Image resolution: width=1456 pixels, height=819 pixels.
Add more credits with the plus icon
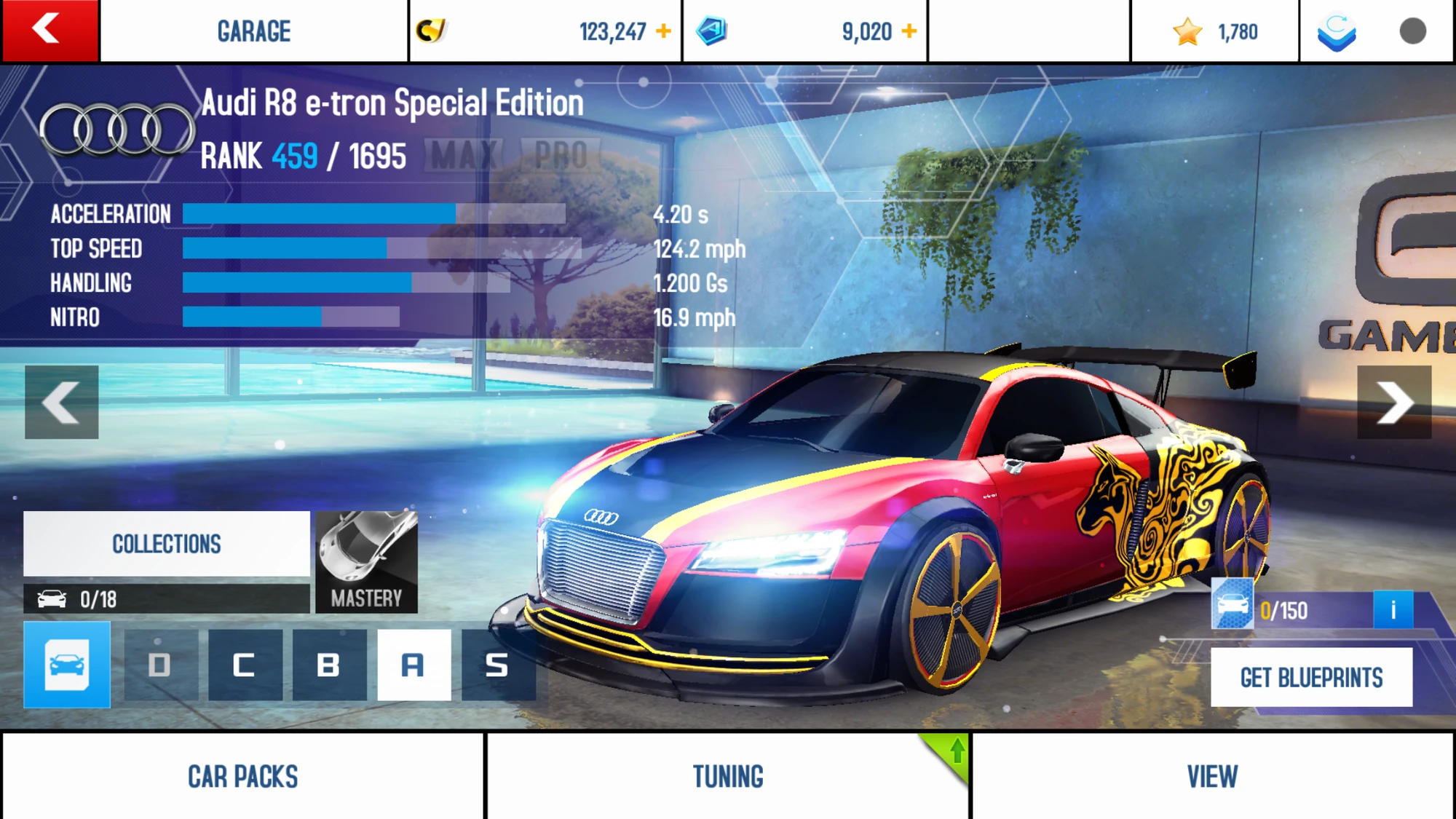(663, 31)
